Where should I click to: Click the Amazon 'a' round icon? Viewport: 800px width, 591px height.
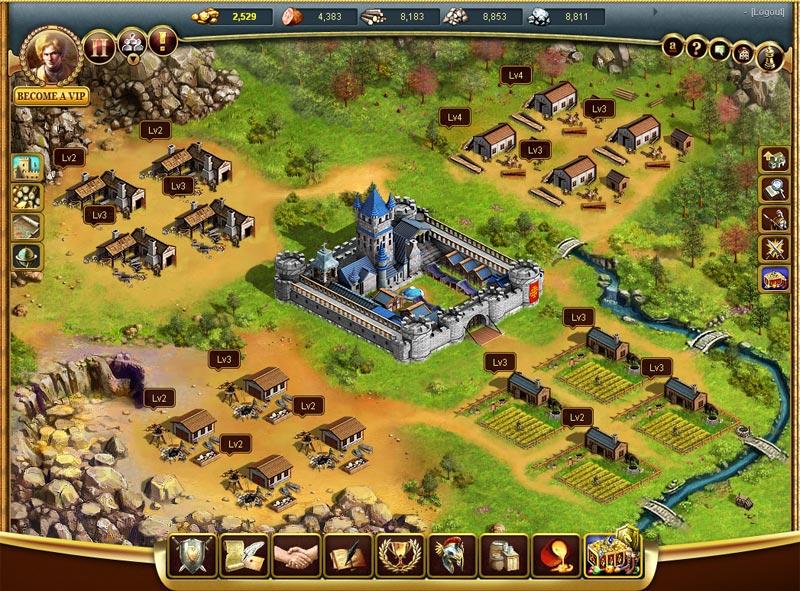point(675,45)
